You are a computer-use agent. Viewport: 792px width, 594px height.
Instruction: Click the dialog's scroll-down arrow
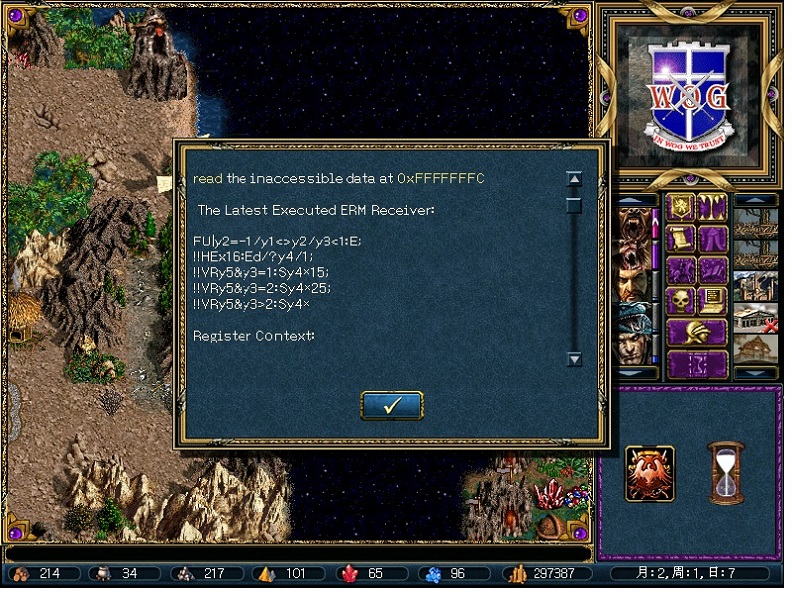coord(574,359)
